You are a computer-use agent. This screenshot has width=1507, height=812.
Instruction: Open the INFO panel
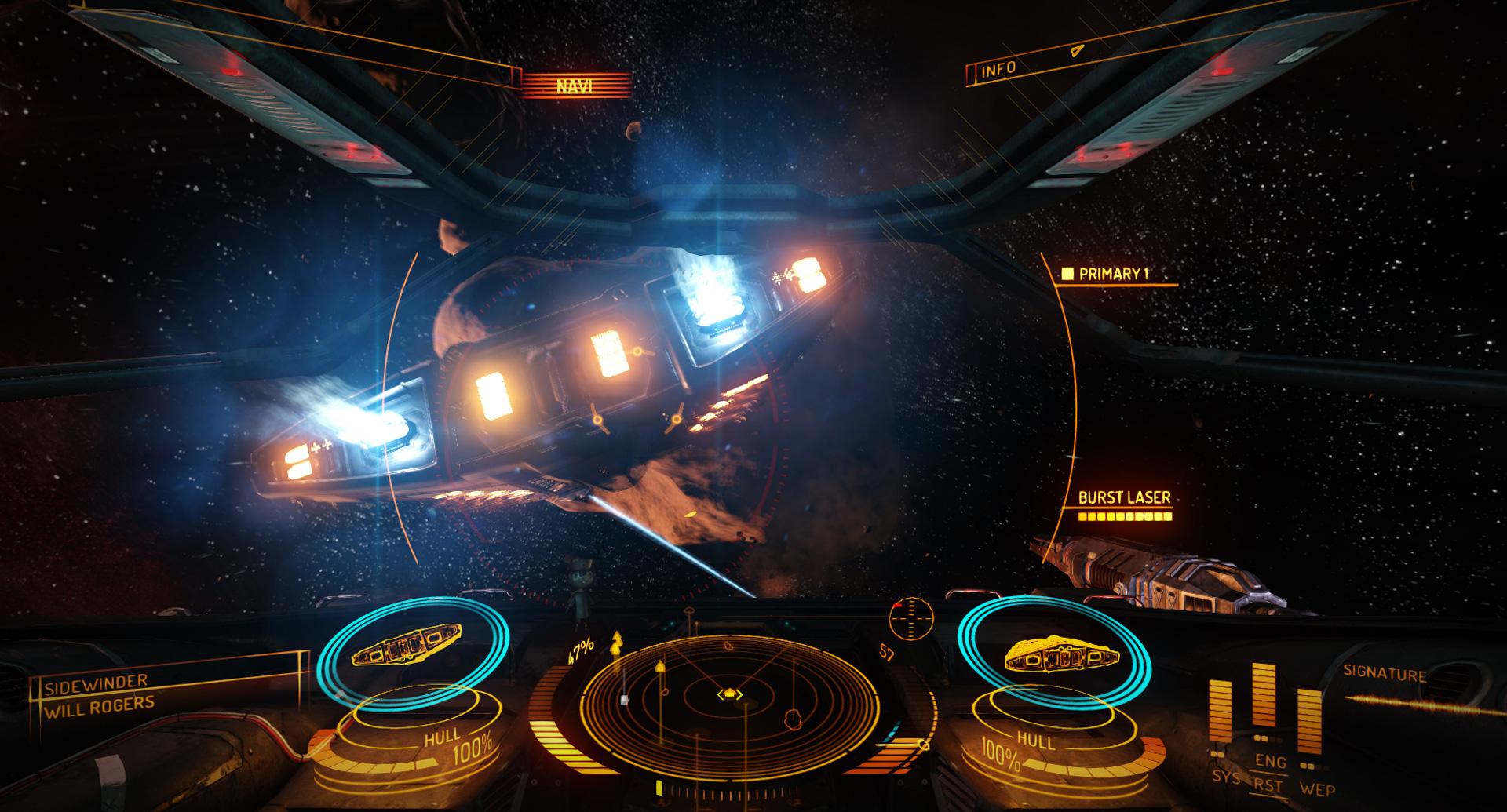click(998, 71)
